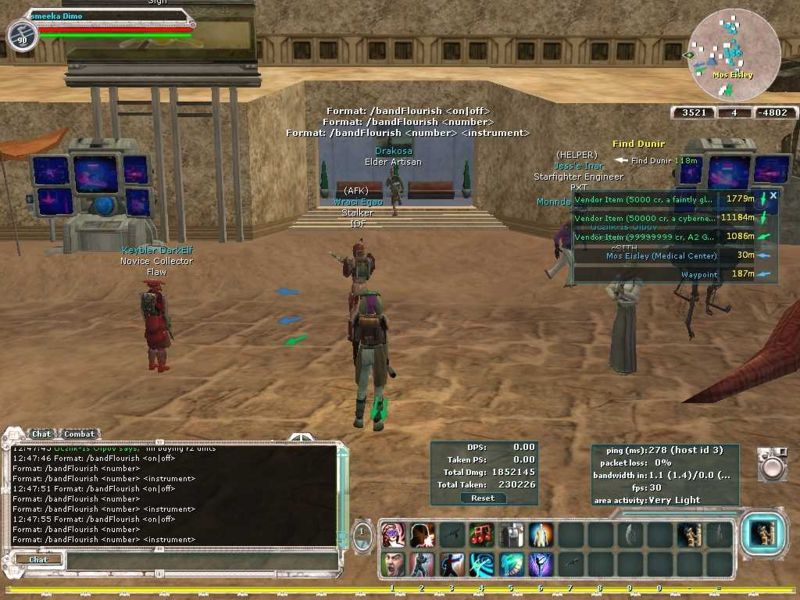Activate the cyan slashing strike ability
The height and width of the screenshot is (600, 800).
point(482,565)
